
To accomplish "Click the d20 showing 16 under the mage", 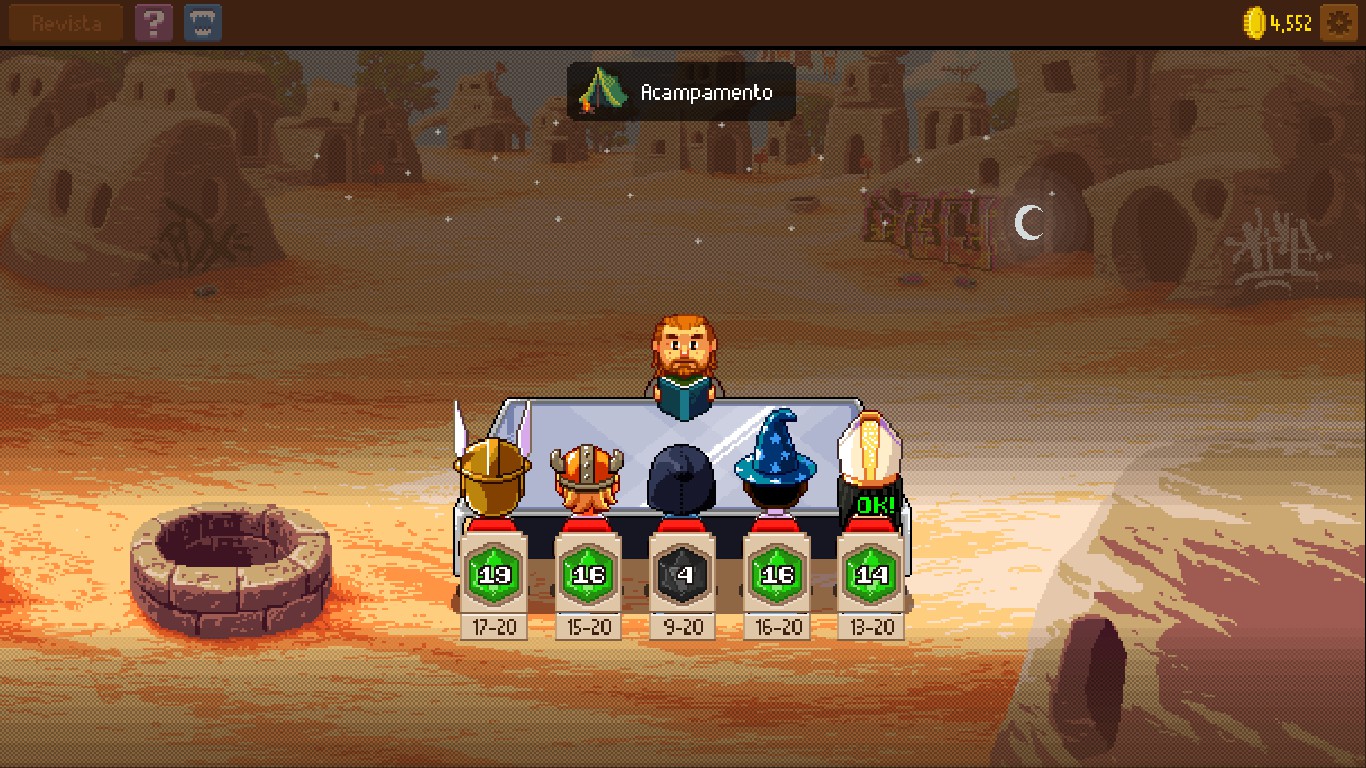I will tap(776, 574).
